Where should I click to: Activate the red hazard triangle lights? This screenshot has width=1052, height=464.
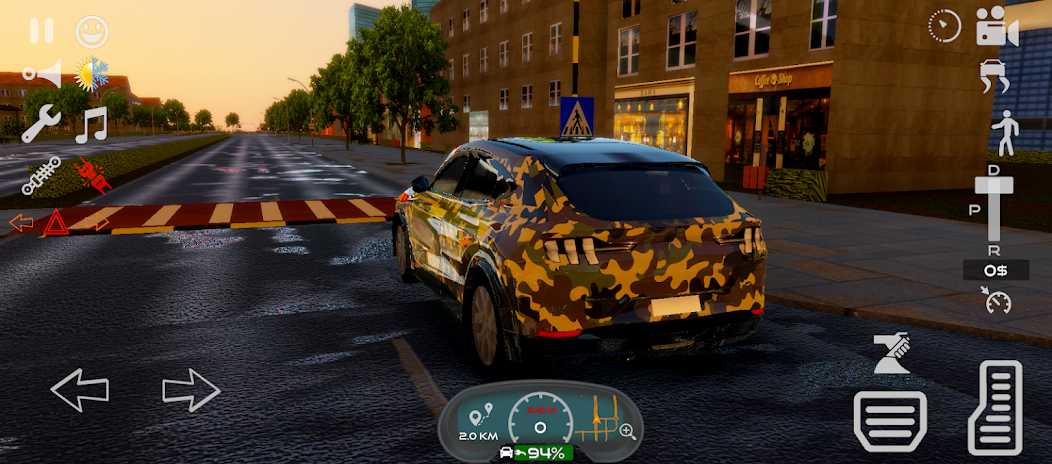pyautogui.click(x=56, y=223)
